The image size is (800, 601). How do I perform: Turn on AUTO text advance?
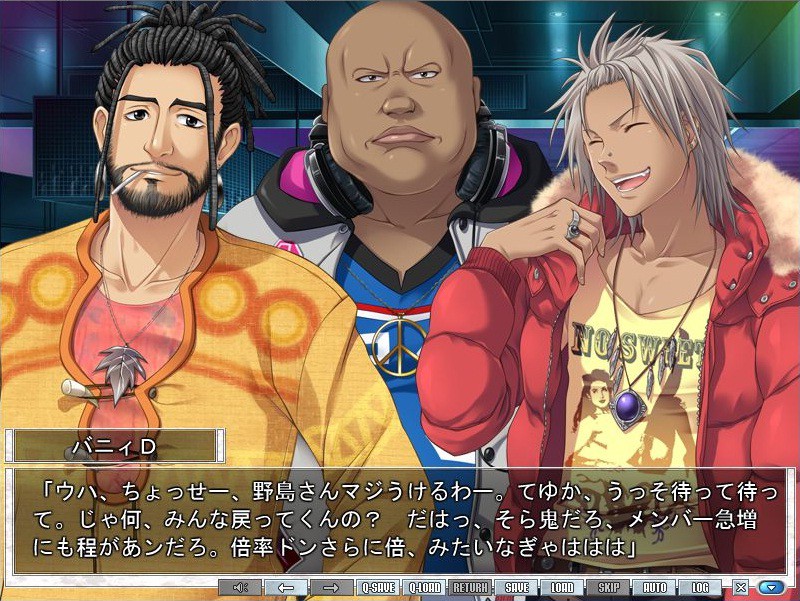(x=654, y=588)
